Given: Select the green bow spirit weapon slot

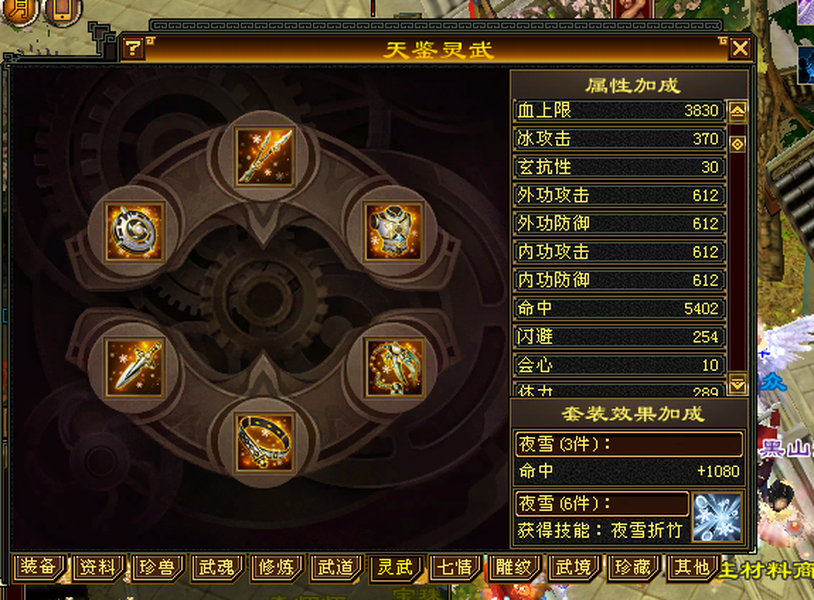Looking at the screenshot, I should [394, 367].
